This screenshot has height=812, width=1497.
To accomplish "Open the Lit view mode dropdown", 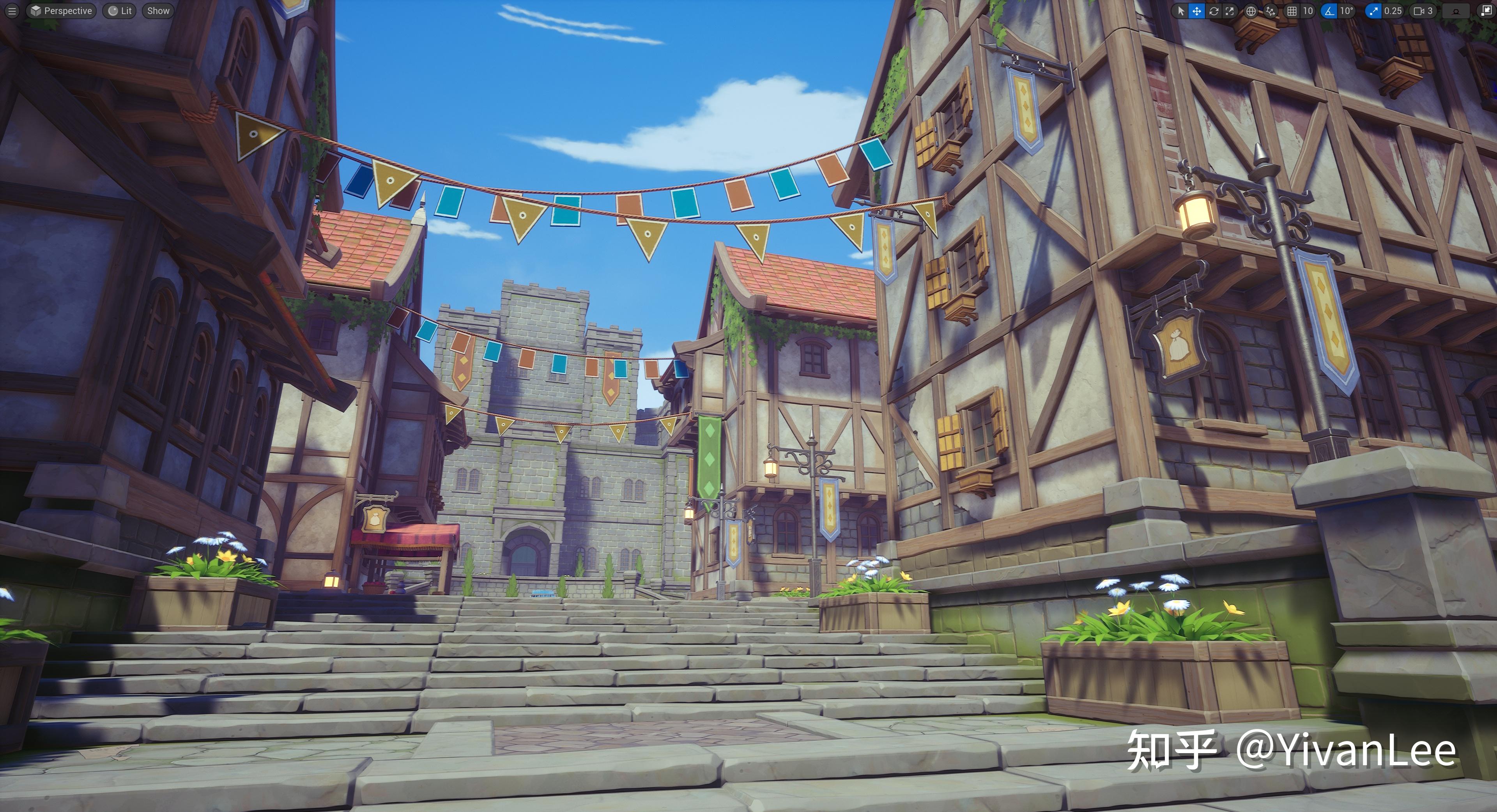I will [x=119, y=11].
